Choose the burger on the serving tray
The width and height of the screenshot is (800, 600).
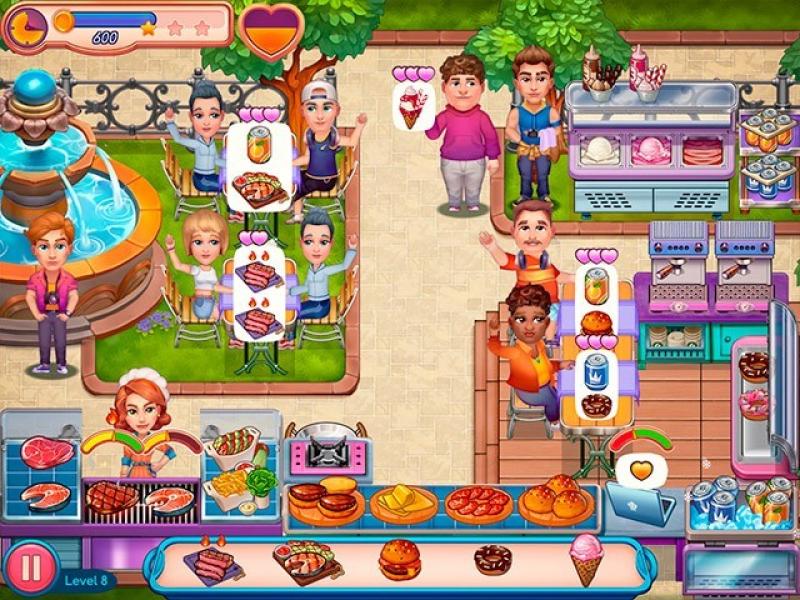click(400, 560)
